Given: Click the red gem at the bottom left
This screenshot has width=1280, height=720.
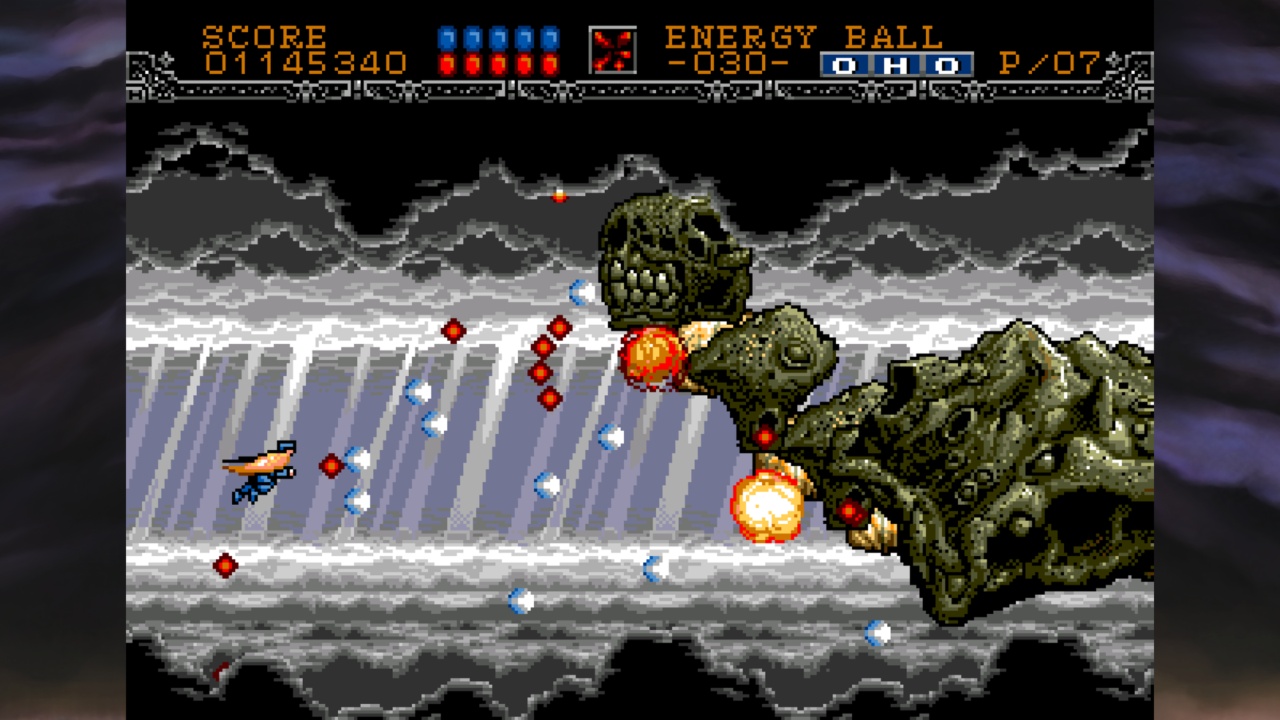Looking at the screenshot, I should tap(224, 565).
